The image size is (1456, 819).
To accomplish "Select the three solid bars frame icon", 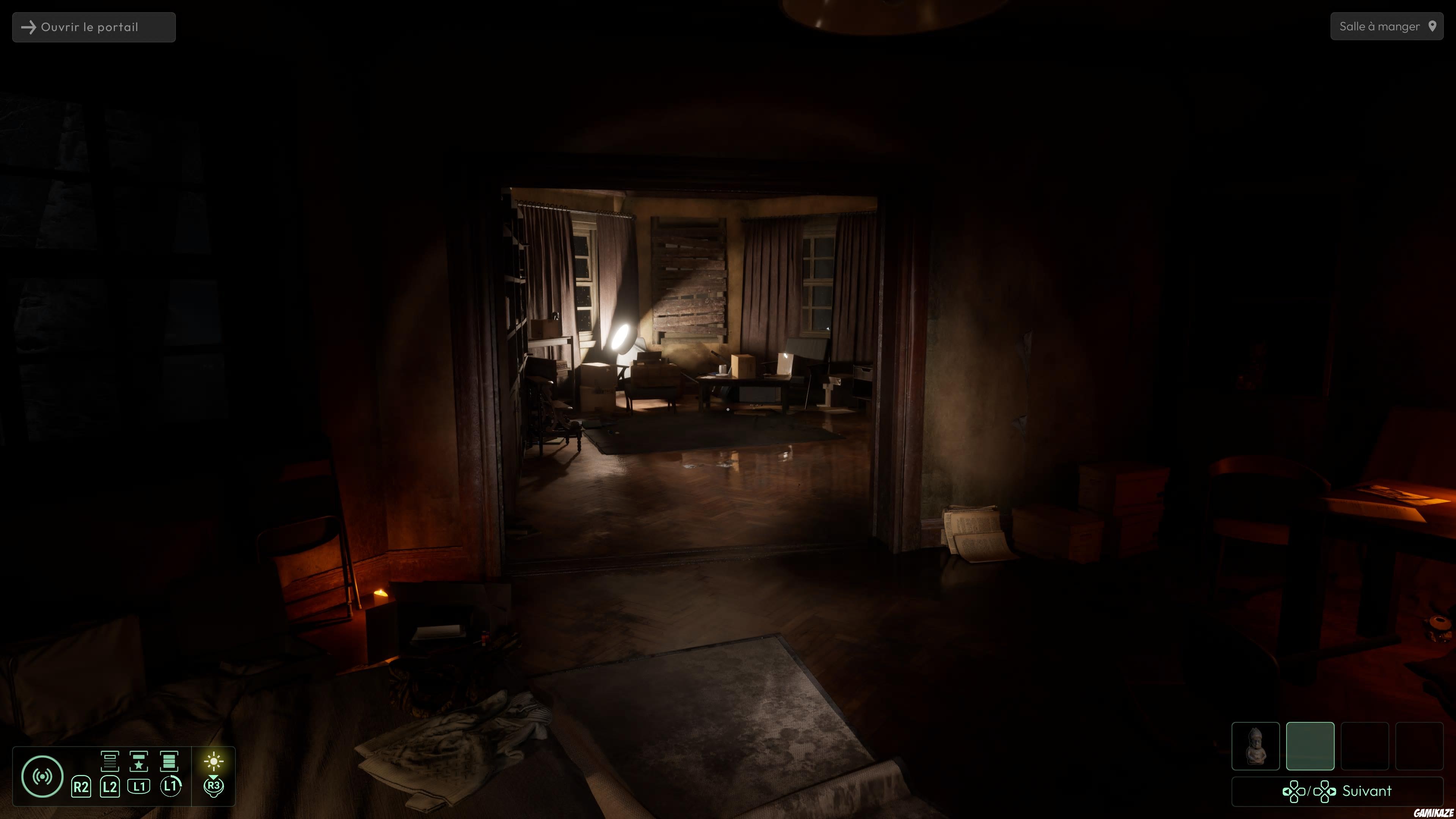I will [169, 761].
